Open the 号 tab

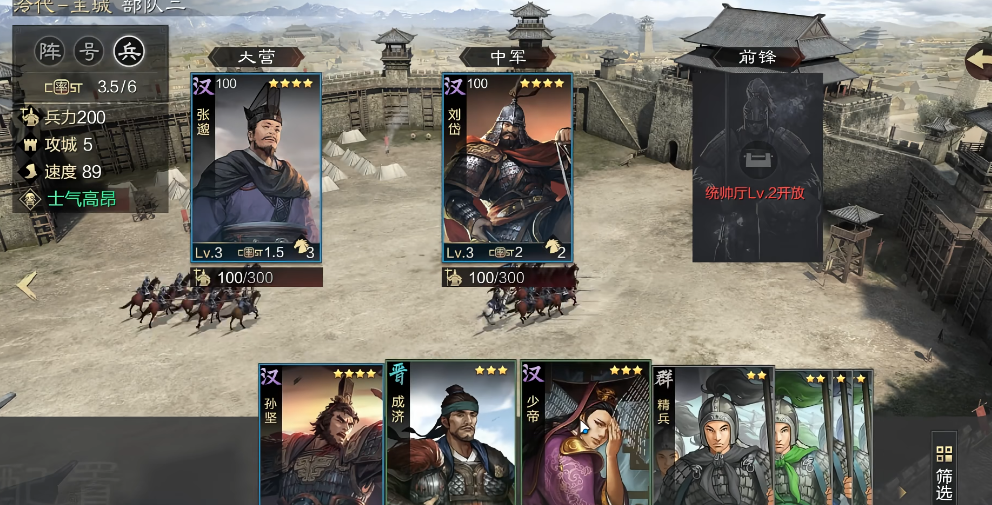(x=89, y=51)
